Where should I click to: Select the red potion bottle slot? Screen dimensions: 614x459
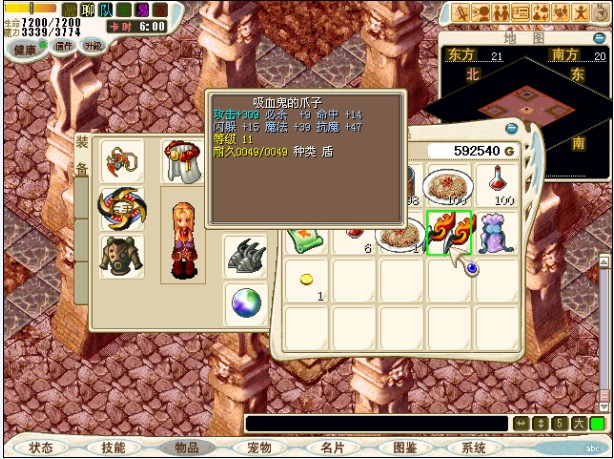pyautogui.click(x=497, y=184)
